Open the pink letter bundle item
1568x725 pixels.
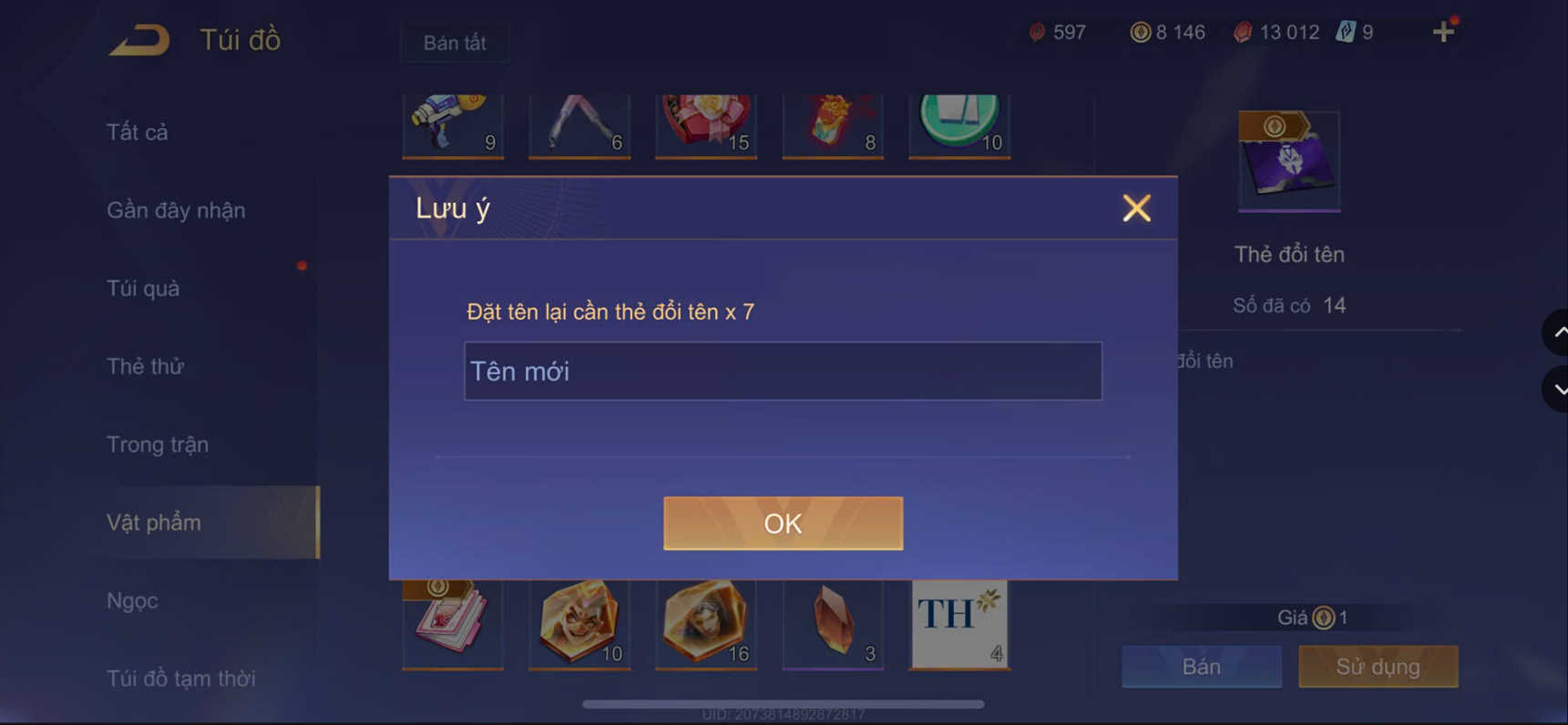click(453, 622)
